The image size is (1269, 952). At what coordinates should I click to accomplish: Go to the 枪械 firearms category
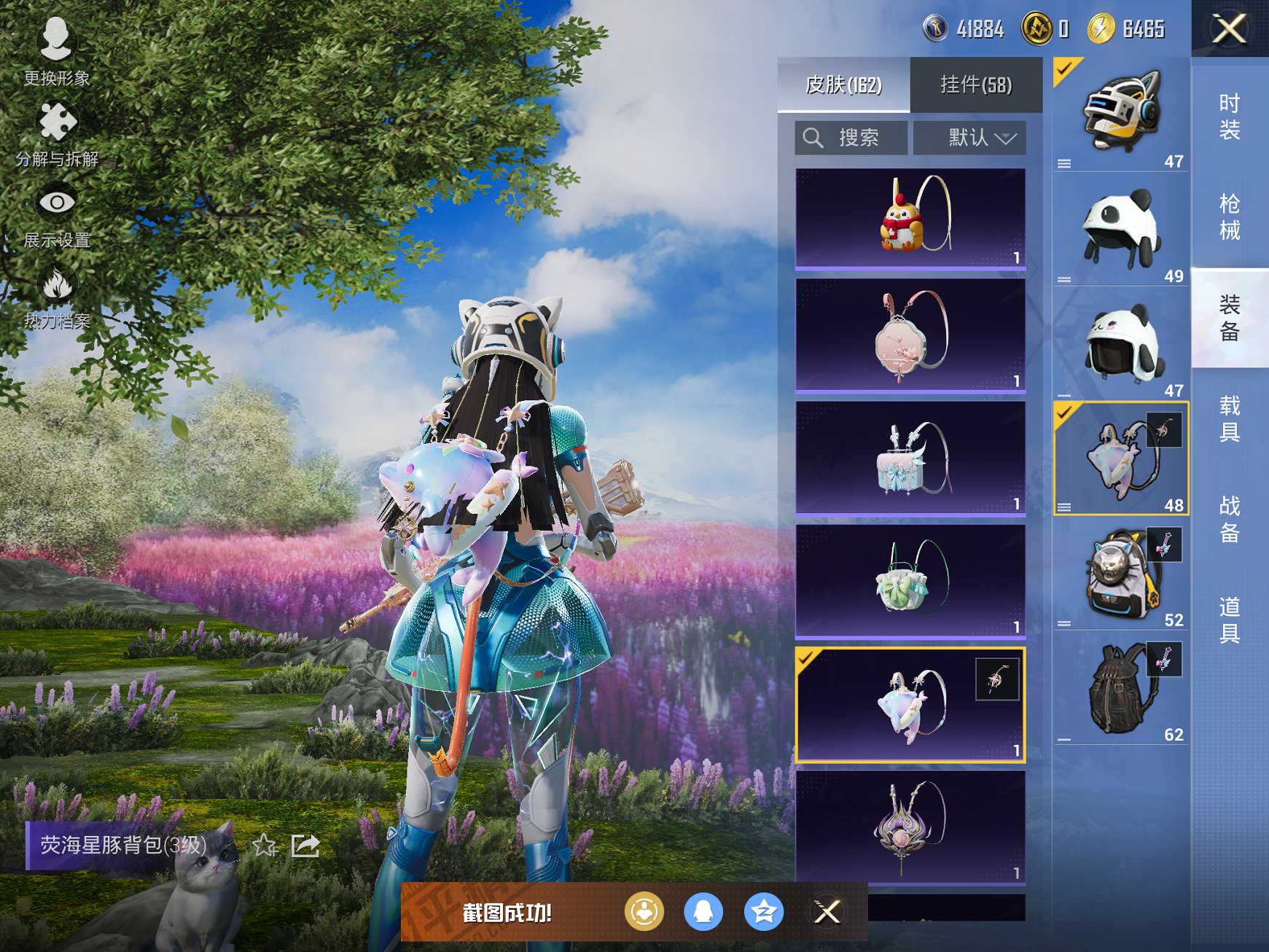(1230, 216)
